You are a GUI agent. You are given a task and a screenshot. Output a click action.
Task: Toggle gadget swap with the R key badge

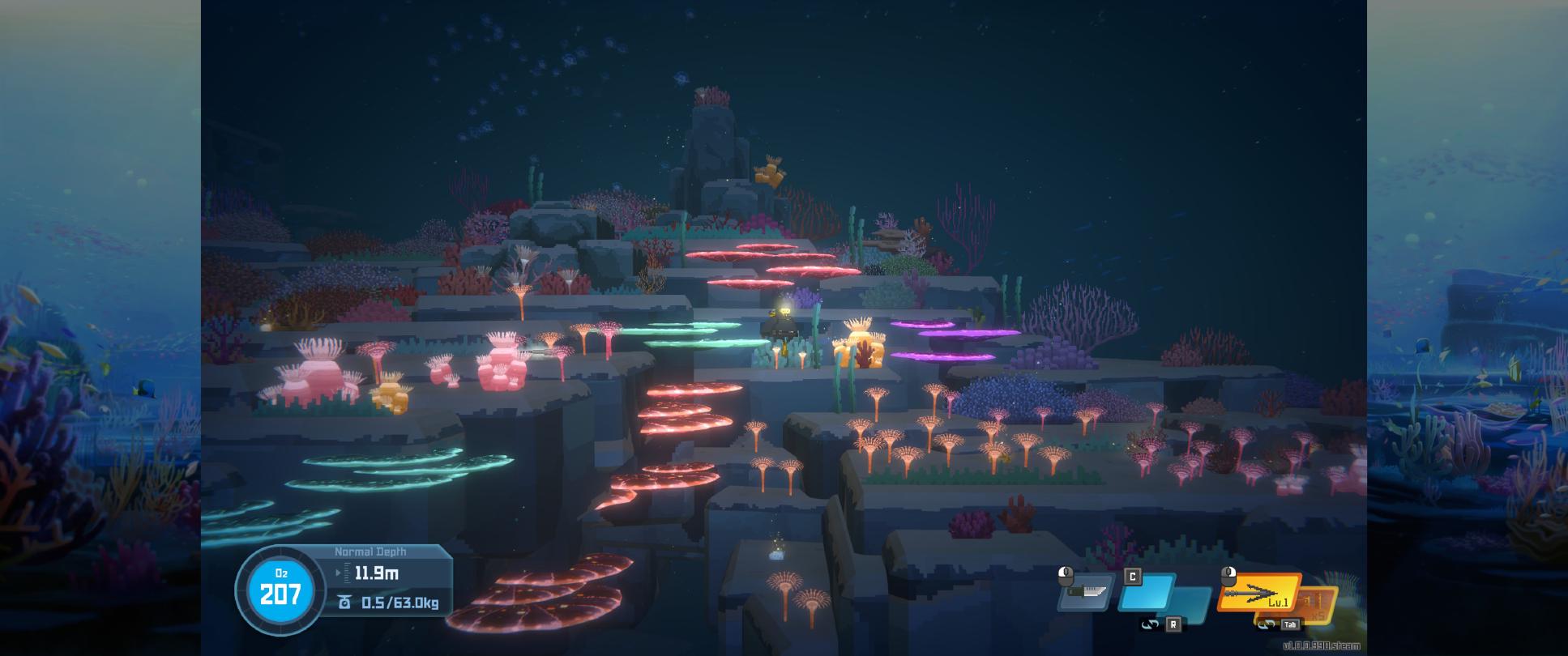(x=1174, y=624)
